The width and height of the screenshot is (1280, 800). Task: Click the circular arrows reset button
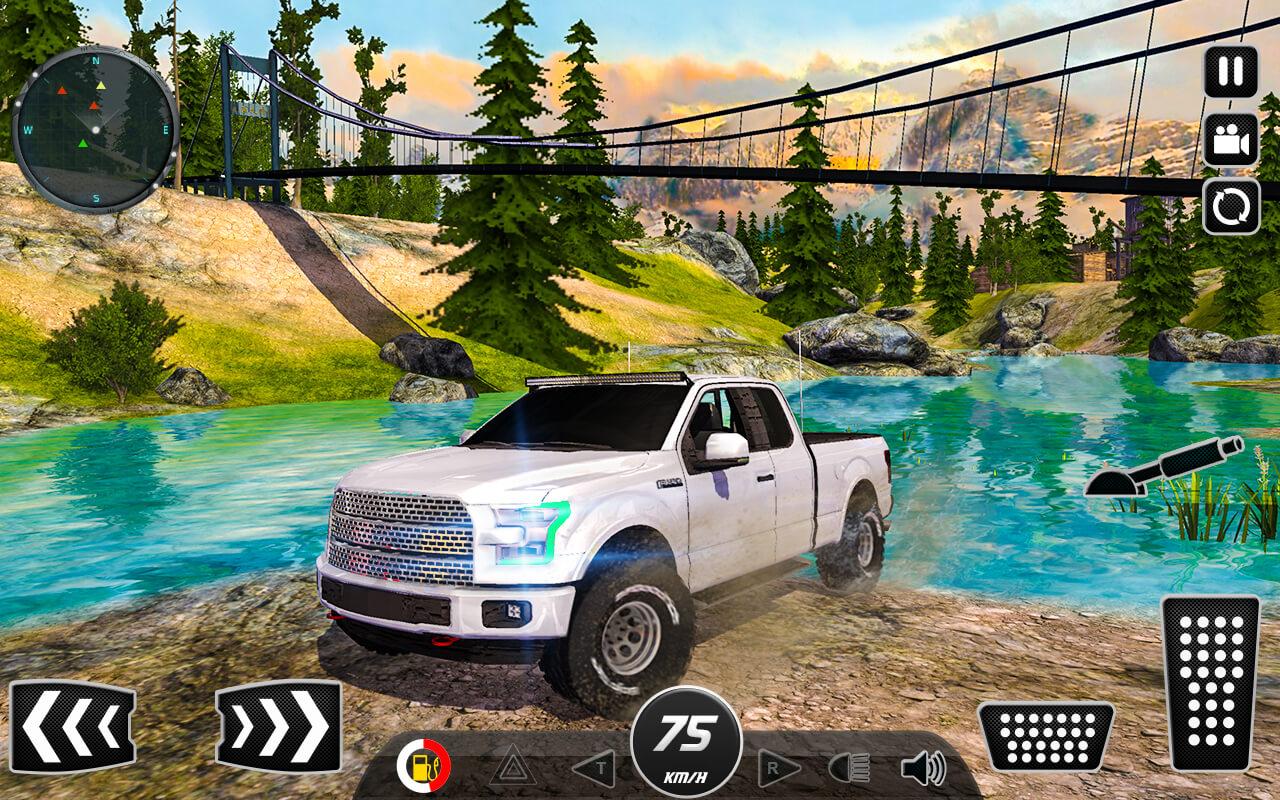[x=1231, y=207]
